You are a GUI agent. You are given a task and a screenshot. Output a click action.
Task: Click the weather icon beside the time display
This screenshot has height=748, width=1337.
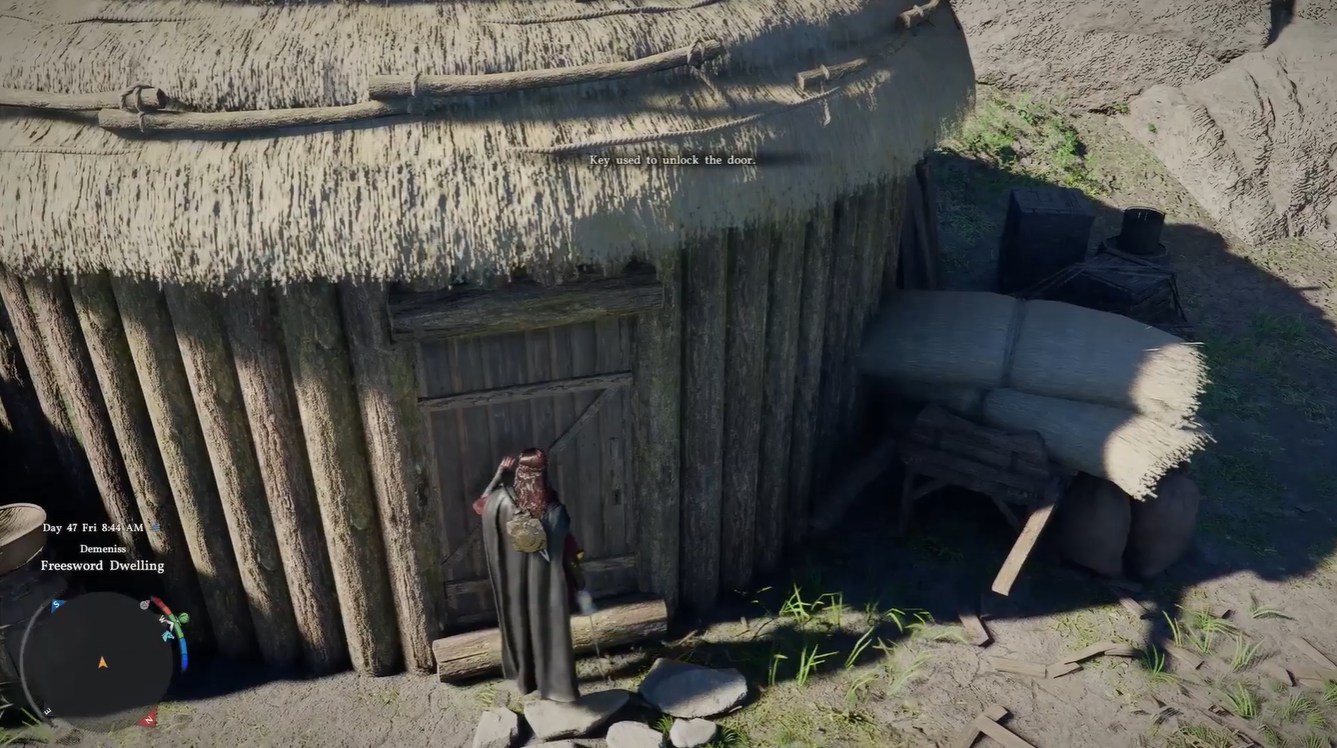(156, 527)
